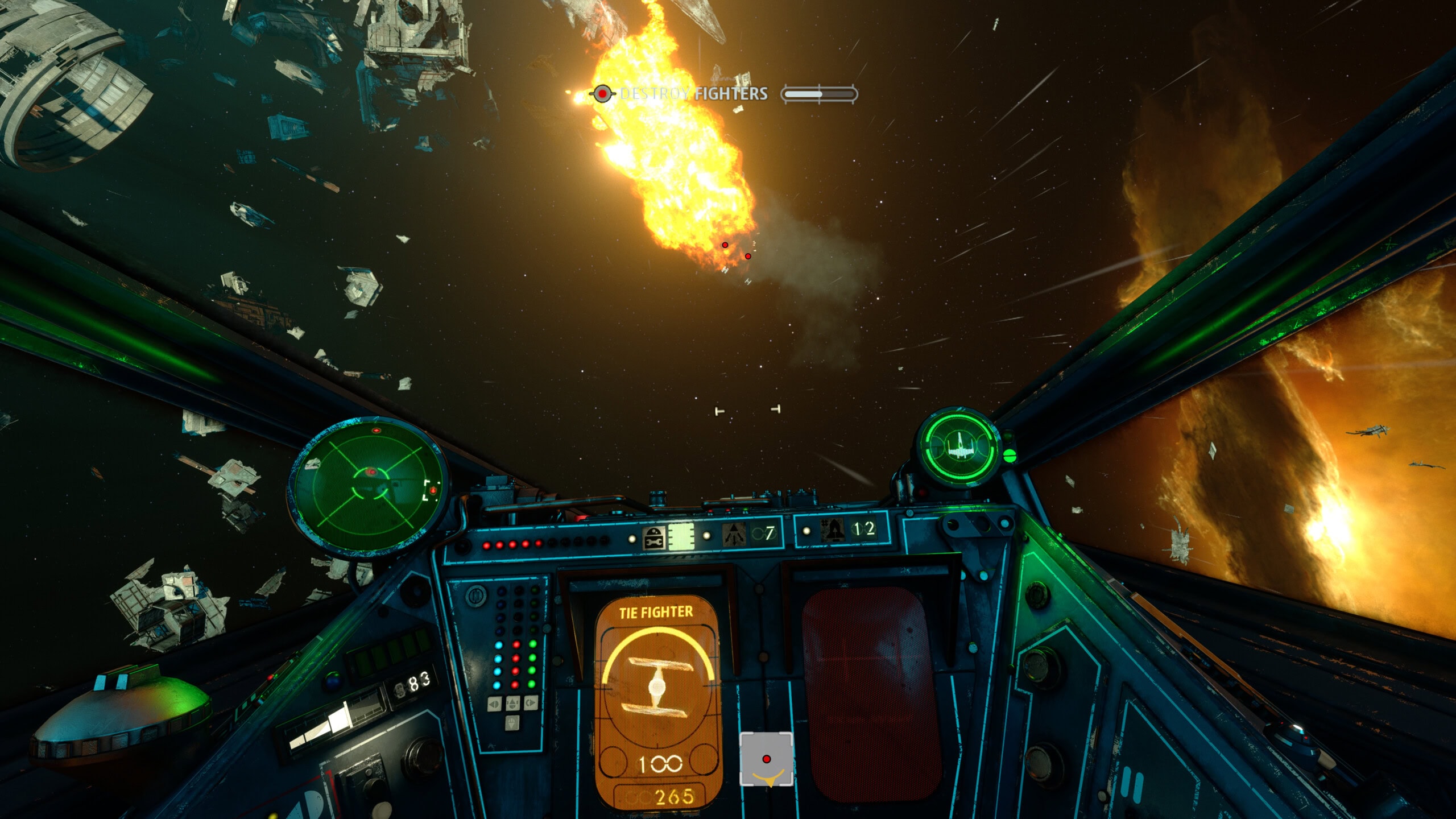Click the gray square target direction indicator
The width and height of the screenshot is (1456, 819).
(x=766, y=760)
